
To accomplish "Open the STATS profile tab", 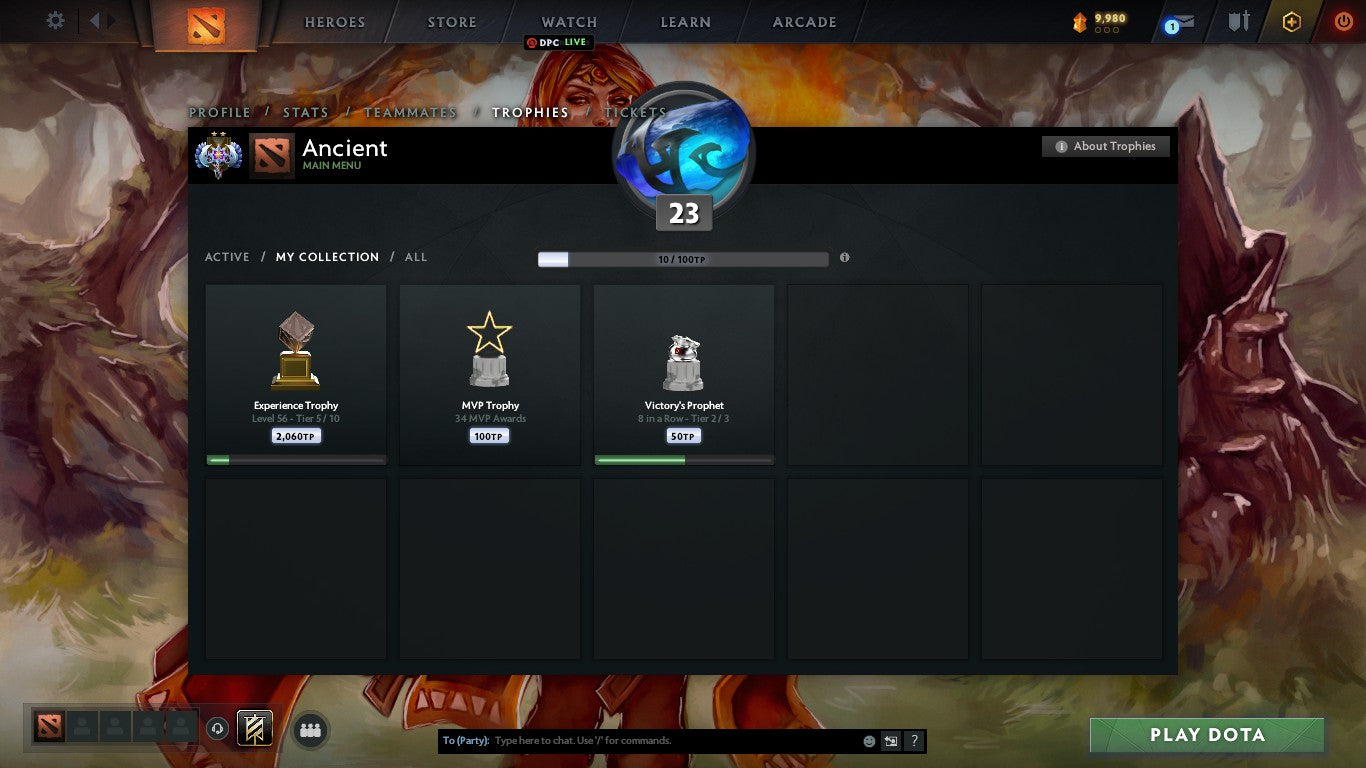I will [306, 112].
